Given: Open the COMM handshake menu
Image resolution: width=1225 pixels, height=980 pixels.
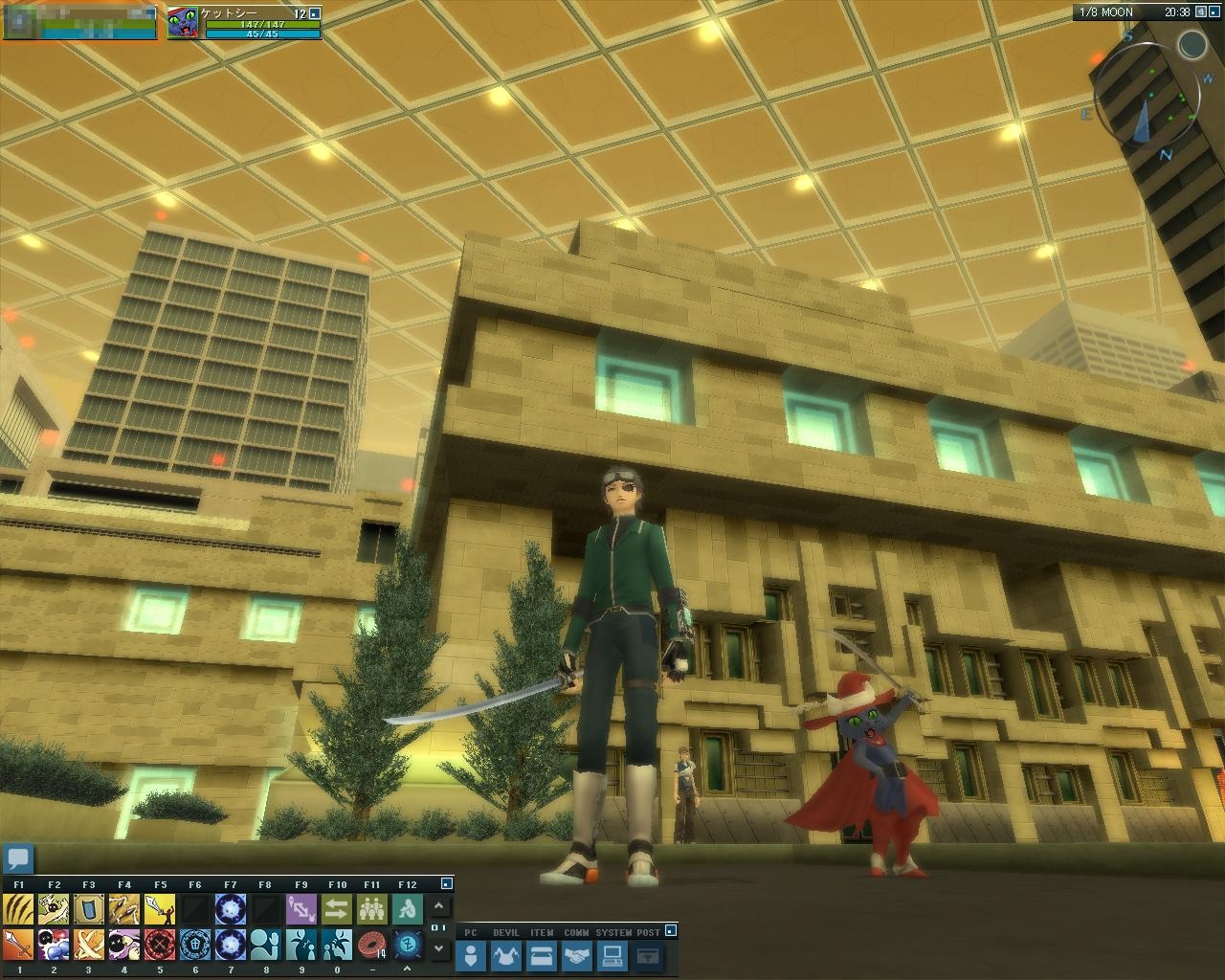Looking at the screenshot, I should 577,955.
